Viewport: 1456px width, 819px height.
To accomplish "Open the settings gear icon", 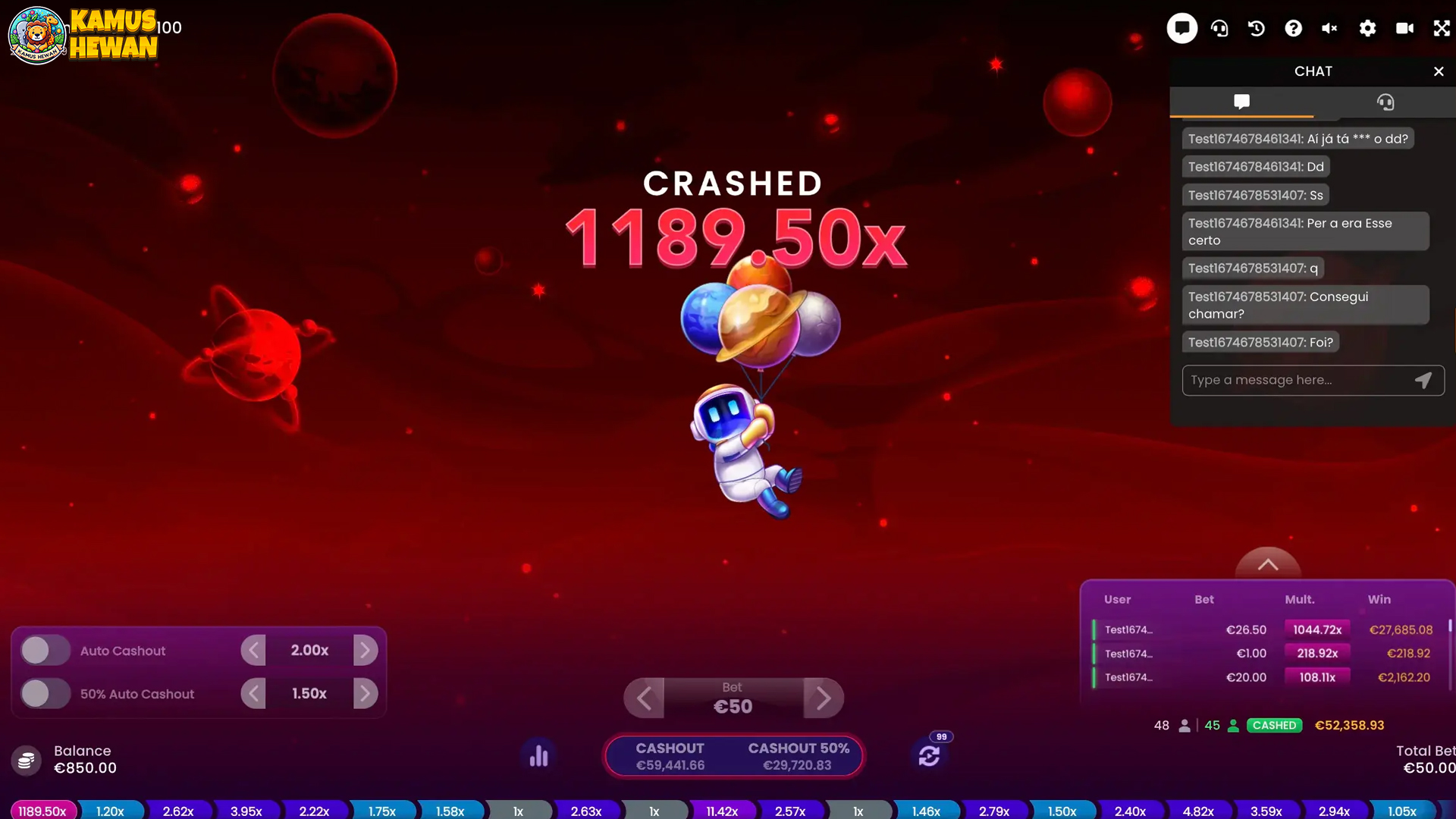I will [x=1367, y=28].
